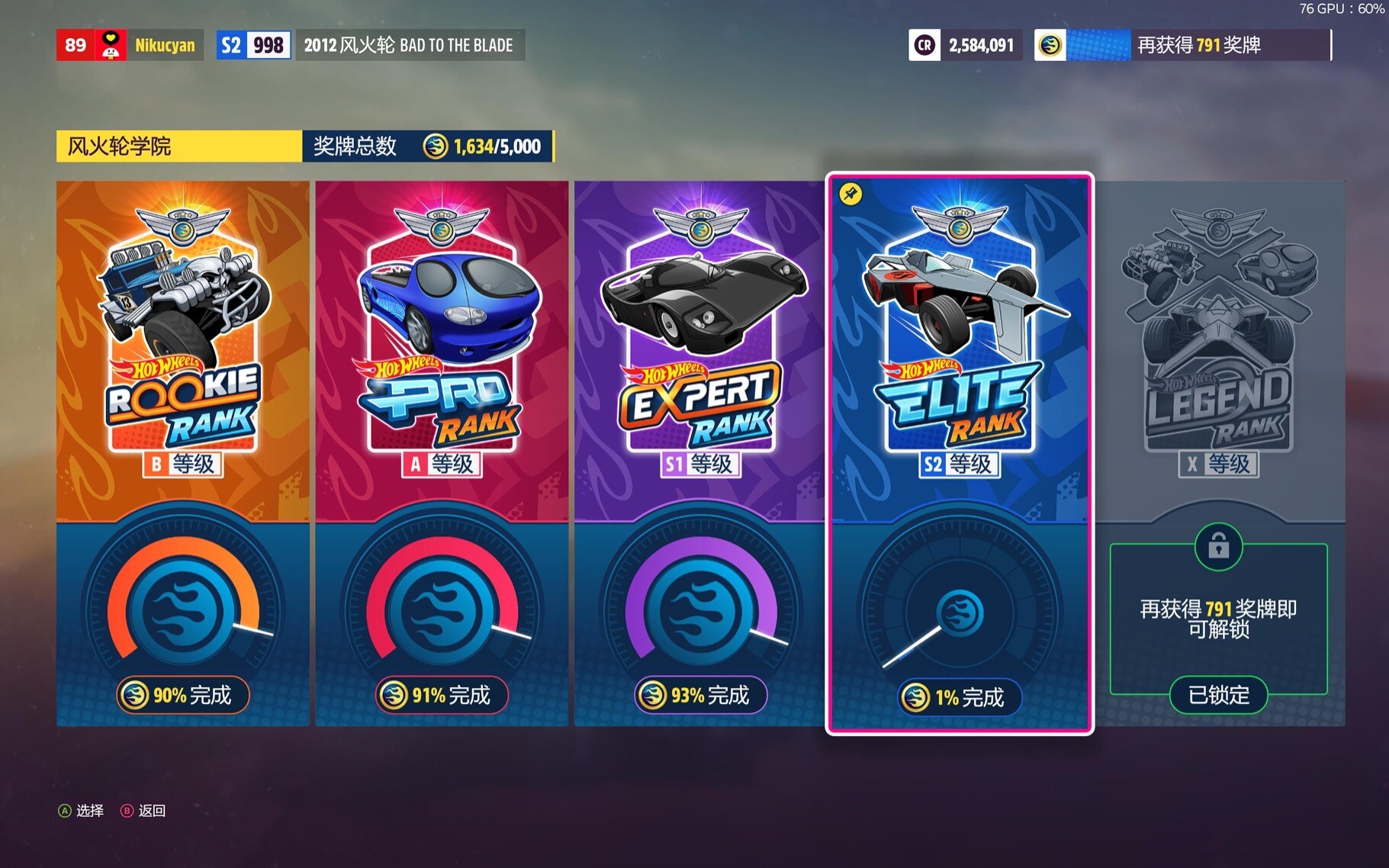
Task: Click the pin icon on Elite card
Action: click(850, 194)
